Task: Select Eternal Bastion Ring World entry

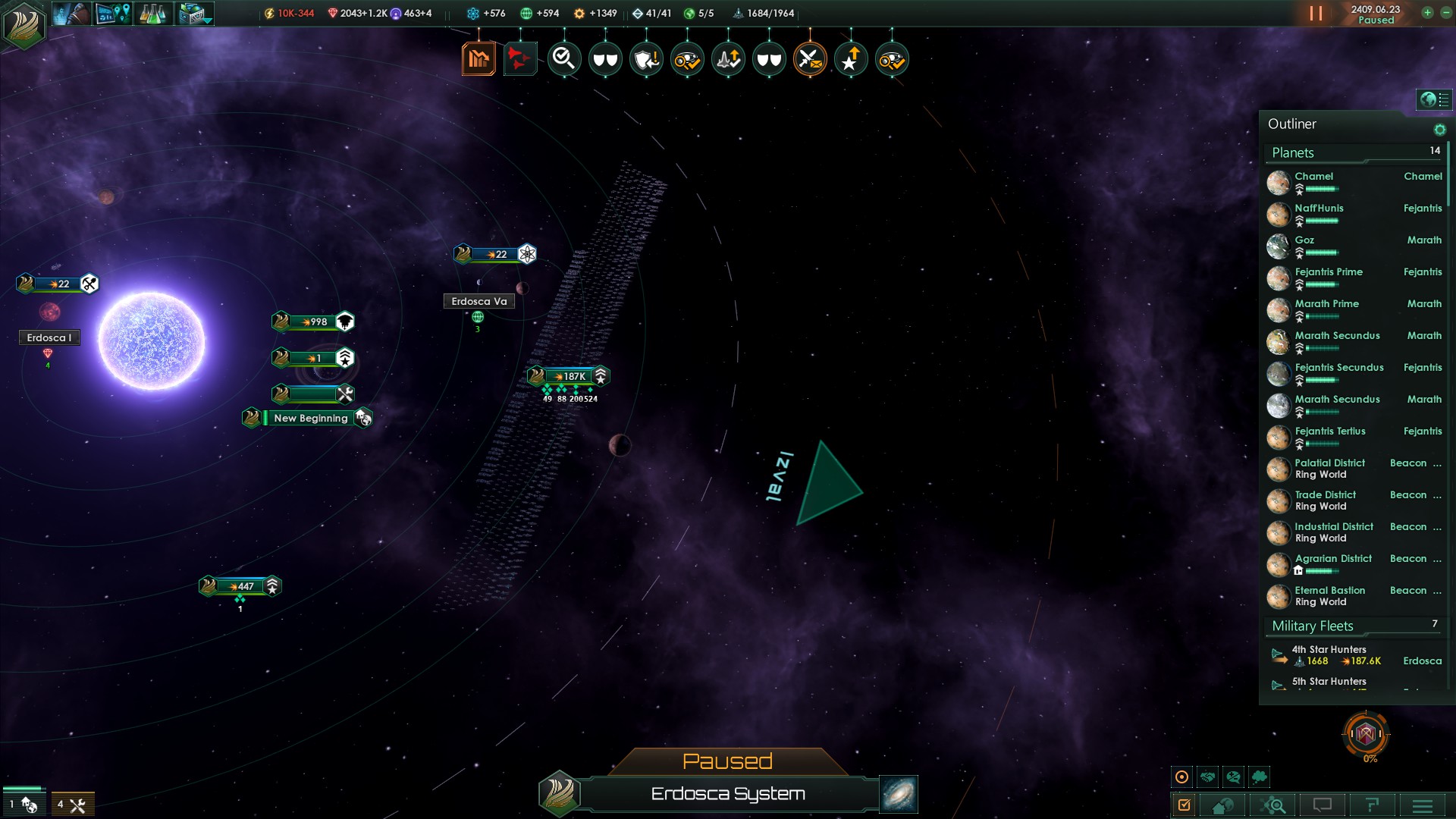Action: 1329,596
